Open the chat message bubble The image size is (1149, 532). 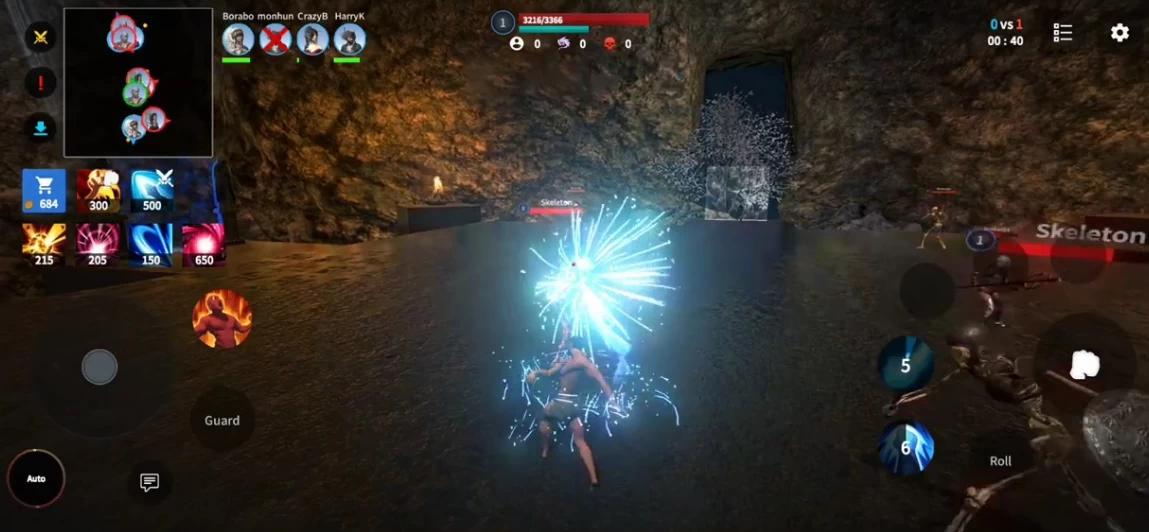150,483
